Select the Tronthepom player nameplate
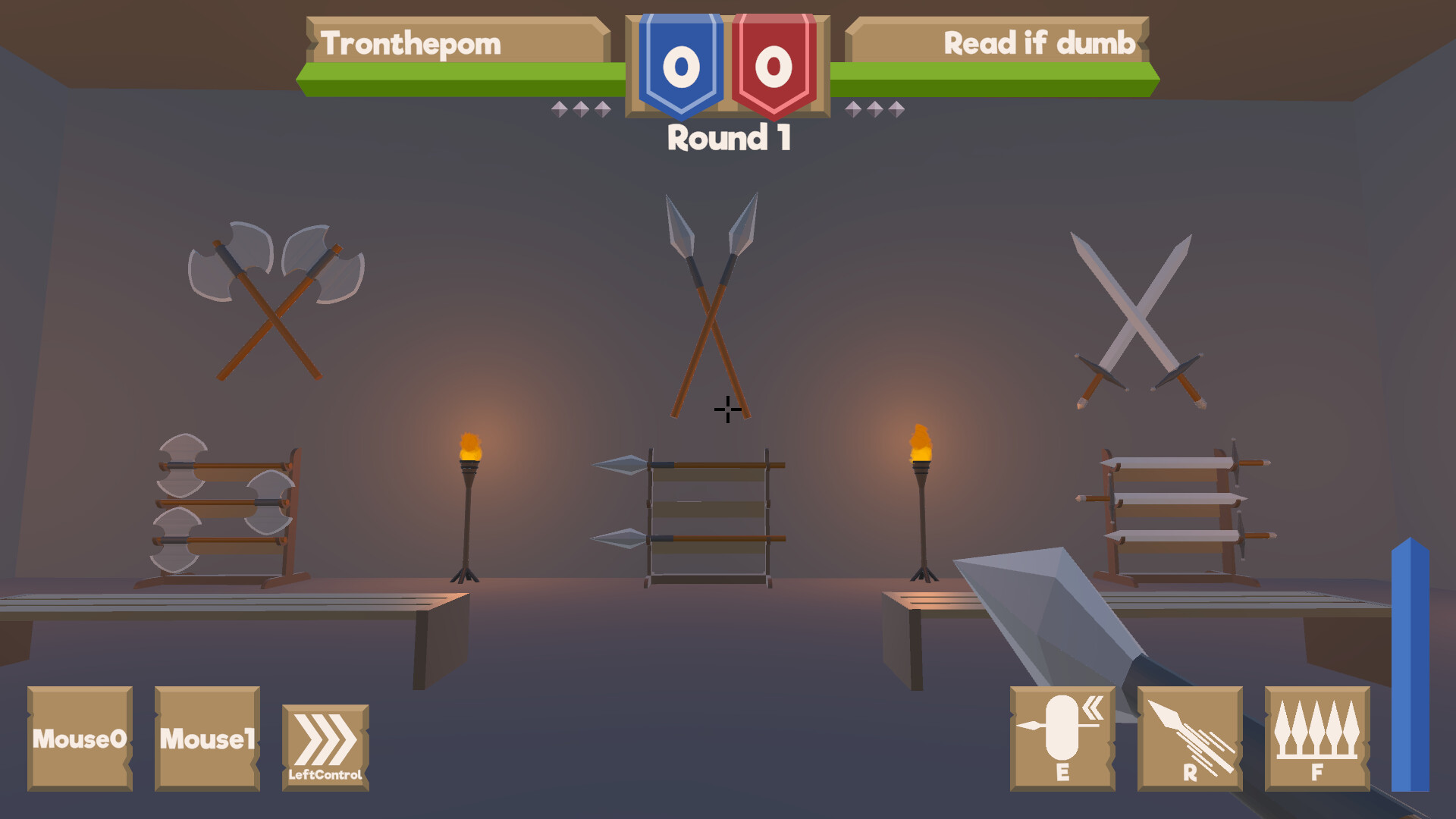 pos(410,43)
